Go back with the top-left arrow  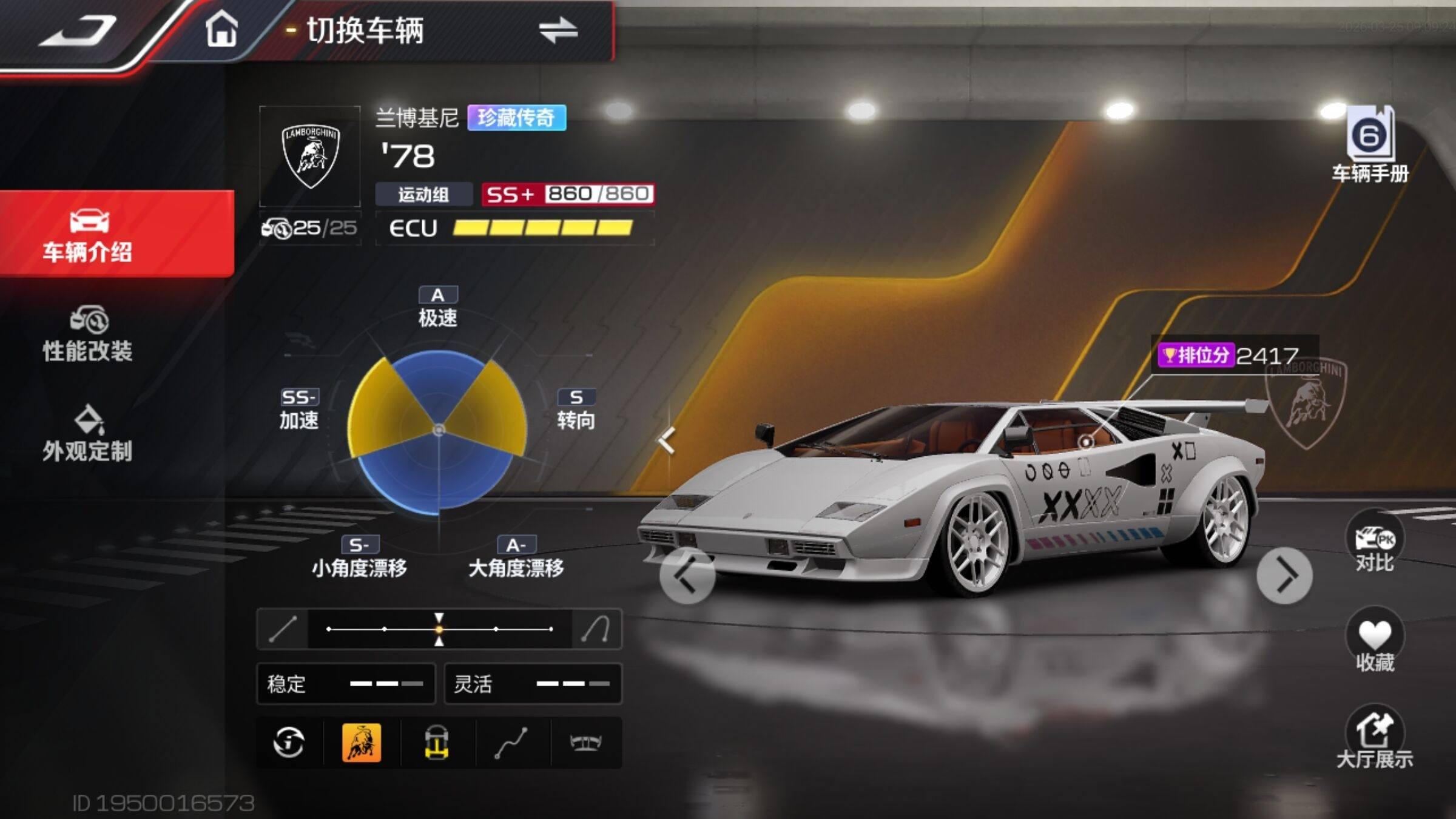(78, 30)
